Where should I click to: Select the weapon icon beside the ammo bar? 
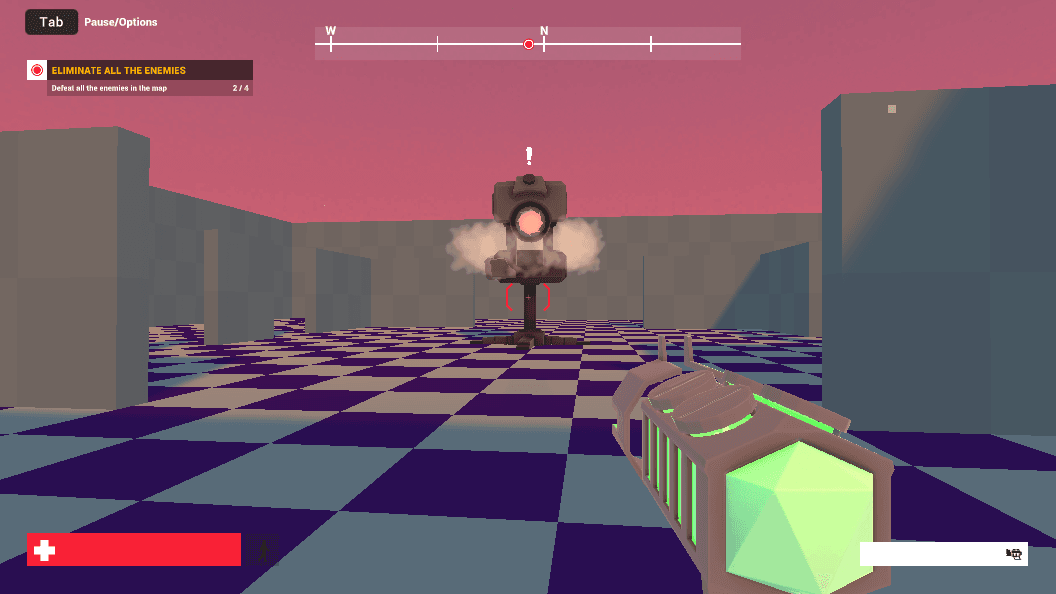(1014, 554)
